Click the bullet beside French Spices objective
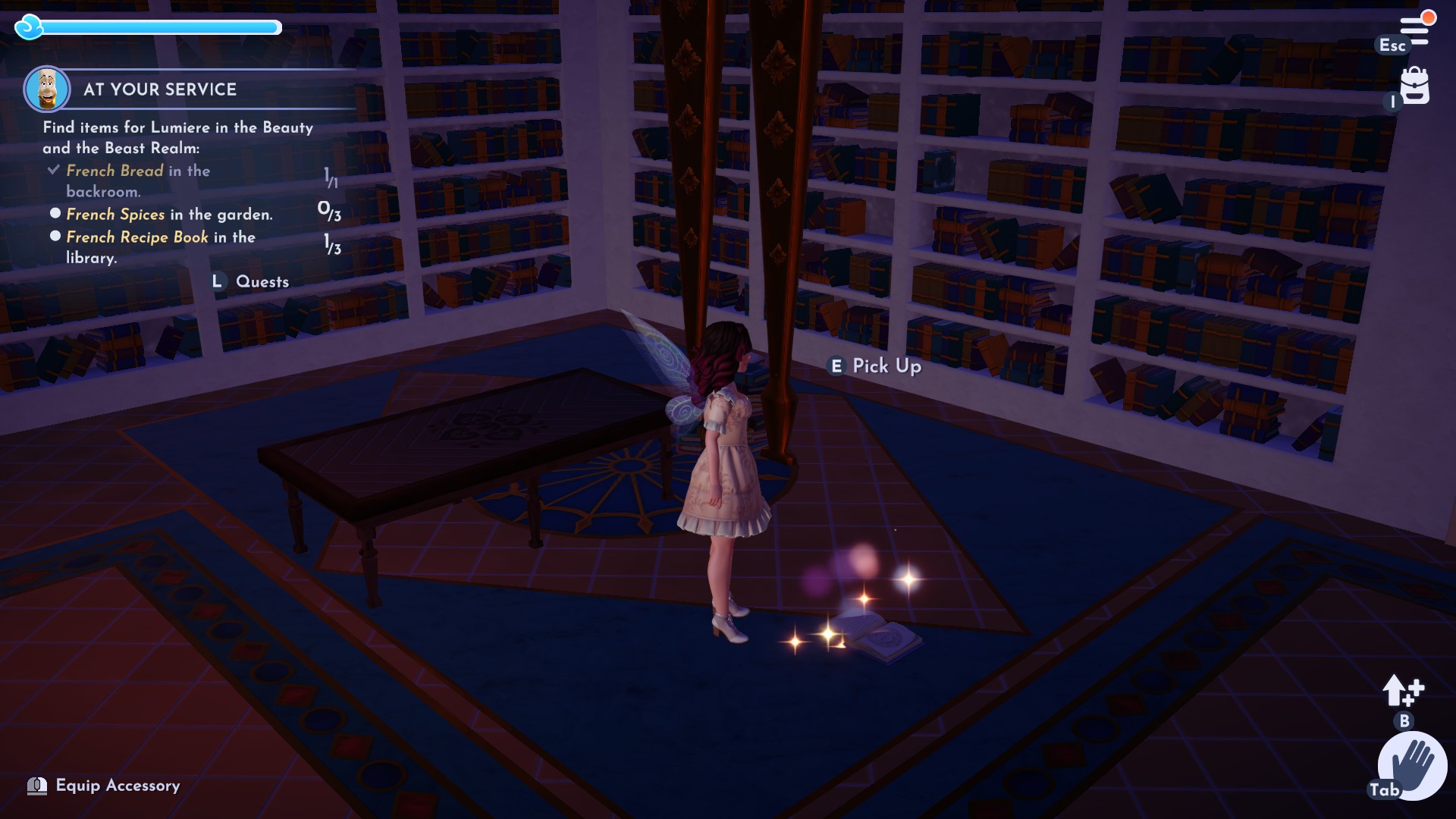The image size is (1456, 819). click(55, 215)
